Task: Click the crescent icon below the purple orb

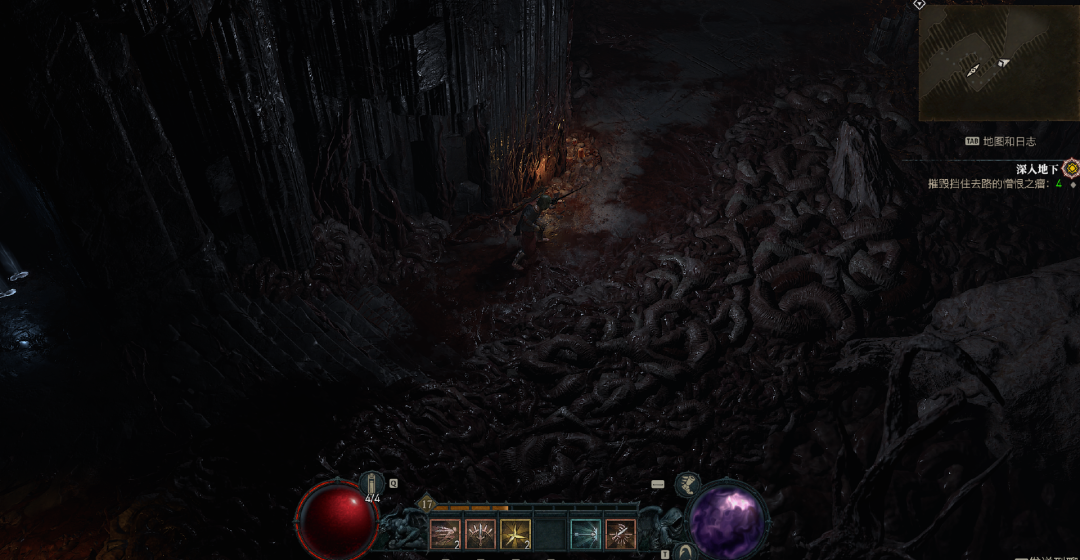Action: (x=685, y=551)
